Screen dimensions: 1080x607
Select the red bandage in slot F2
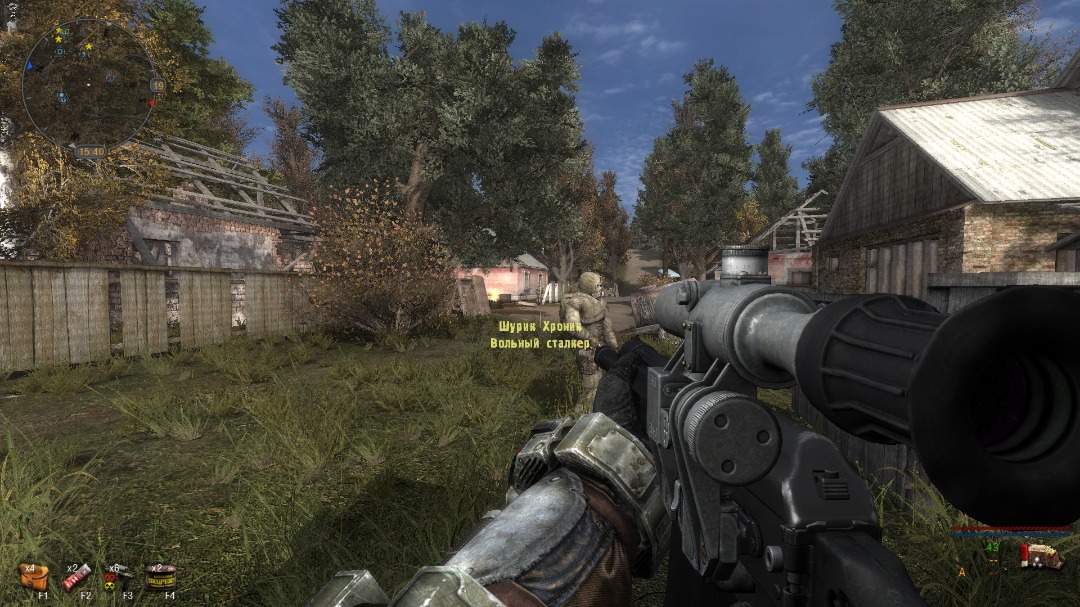tap(77, 577)
